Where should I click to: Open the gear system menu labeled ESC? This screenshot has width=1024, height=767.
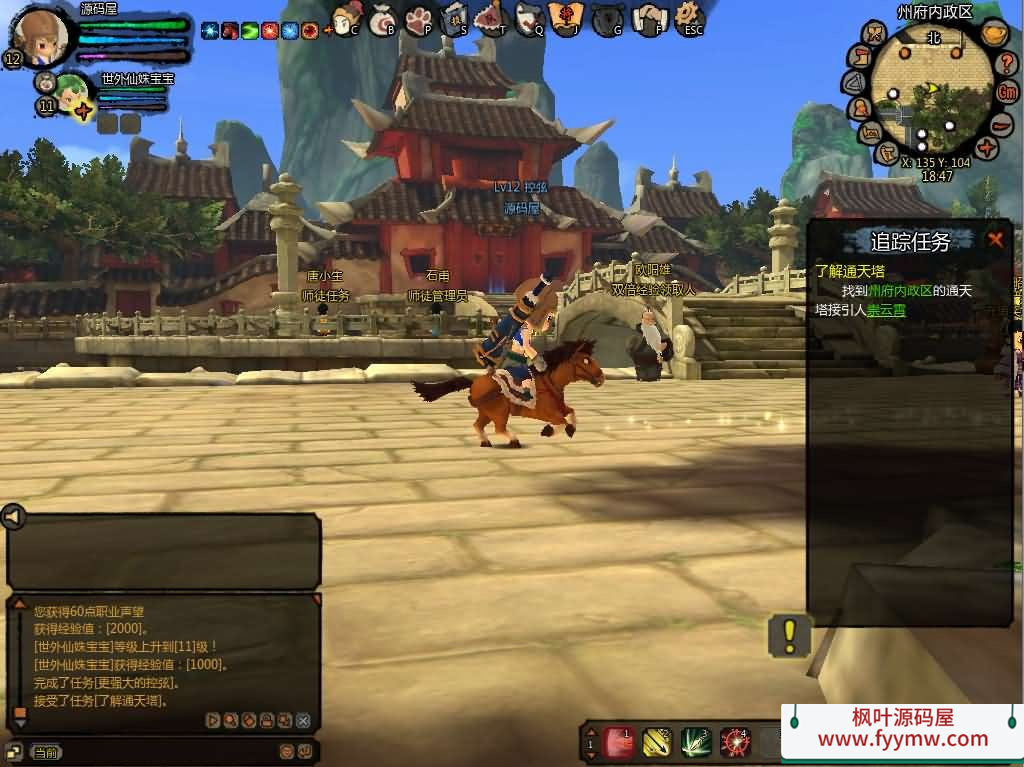pos(689,19)
